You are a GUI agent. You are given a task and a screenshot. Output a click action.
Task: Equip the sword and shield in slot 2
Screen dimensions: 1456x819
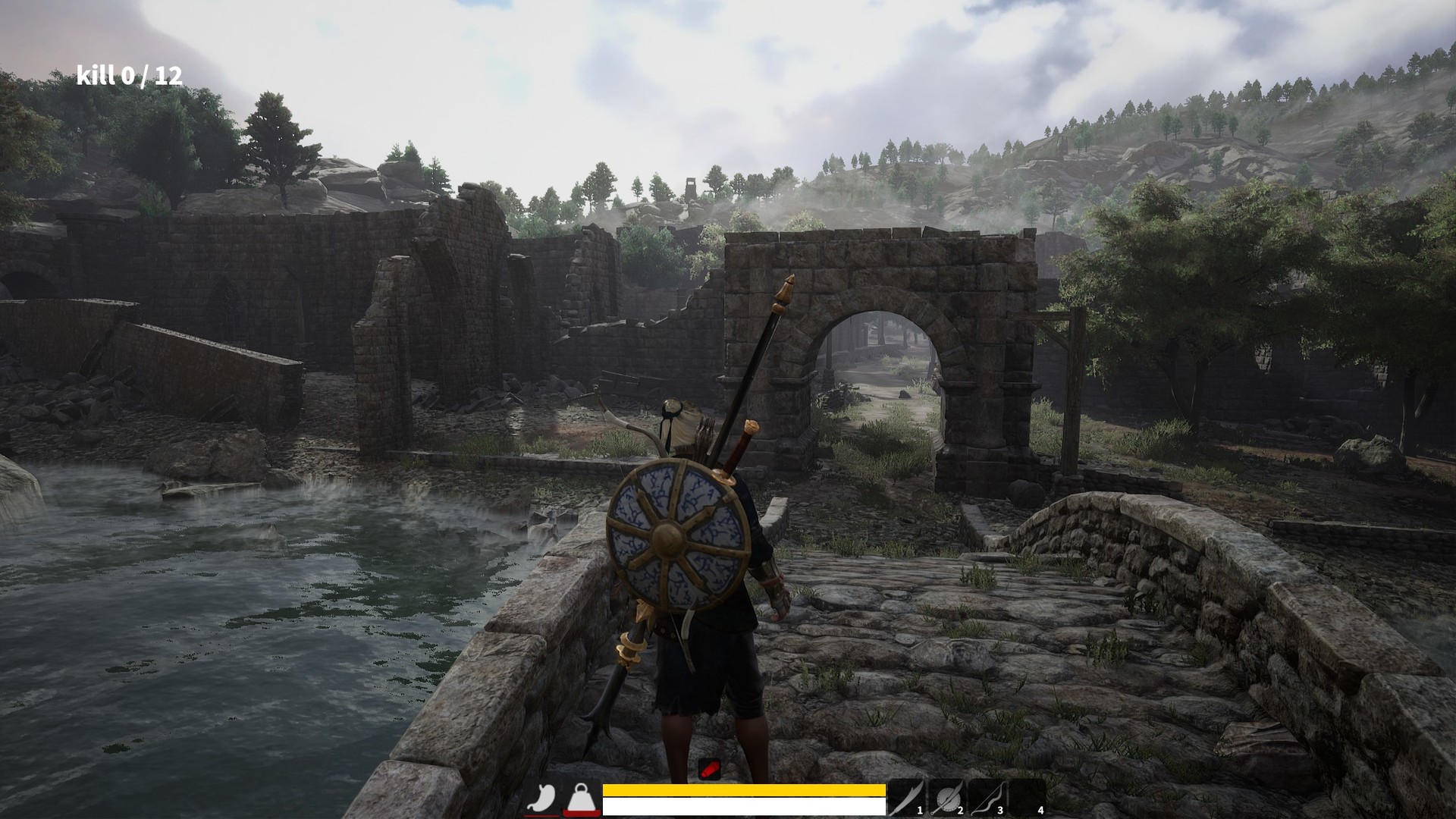(x=947, y=799)
